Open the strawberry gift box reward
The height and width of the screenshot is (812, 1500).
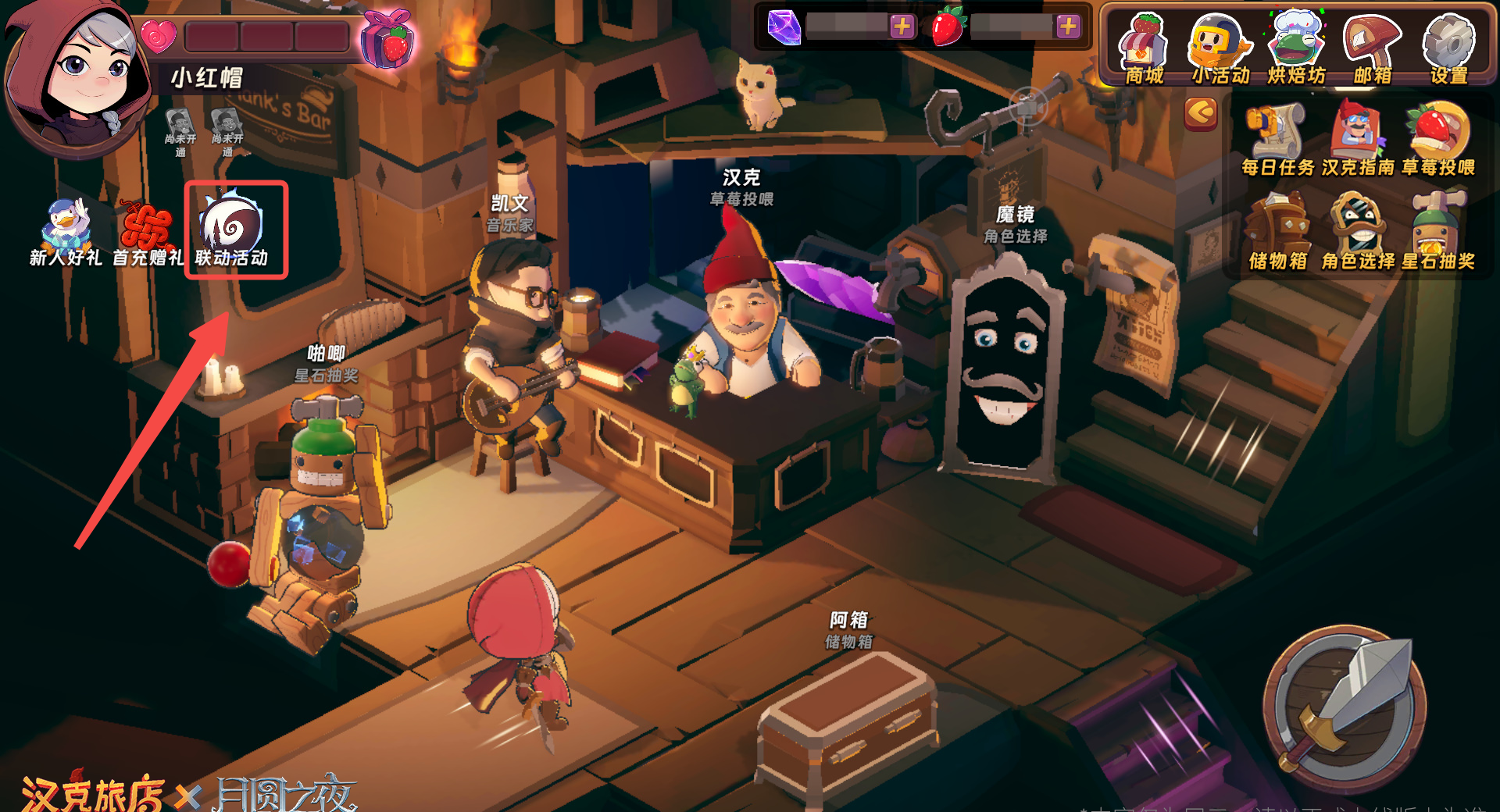[387, 37]
